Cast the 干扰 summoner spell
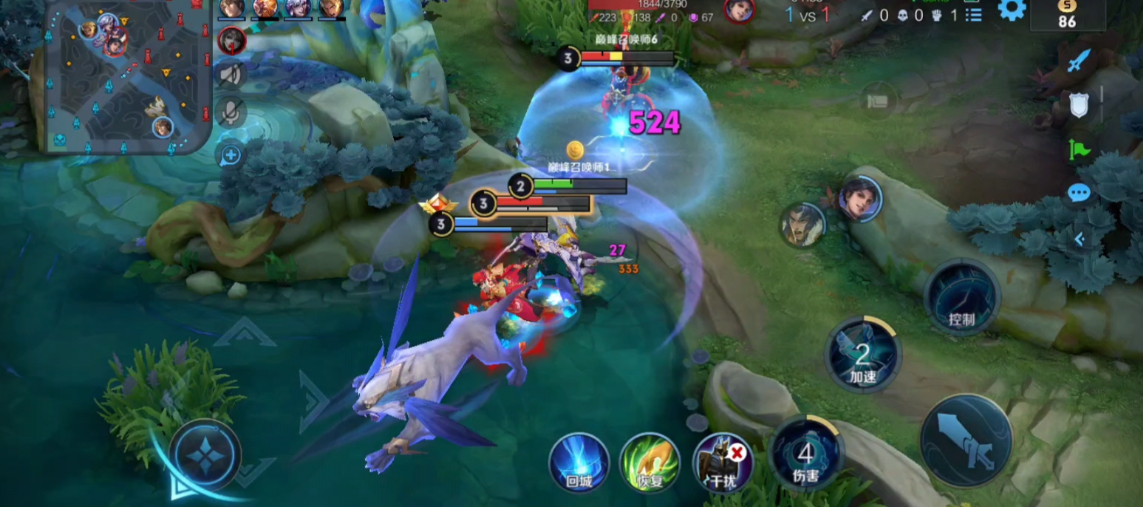 [722, 462]
